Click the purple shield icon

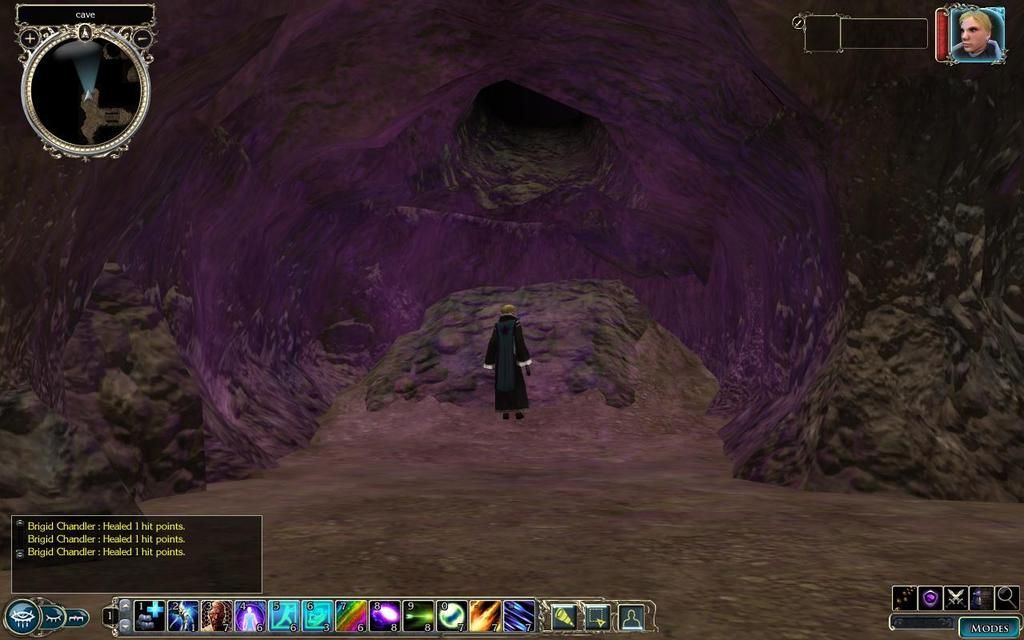(931, 598)
